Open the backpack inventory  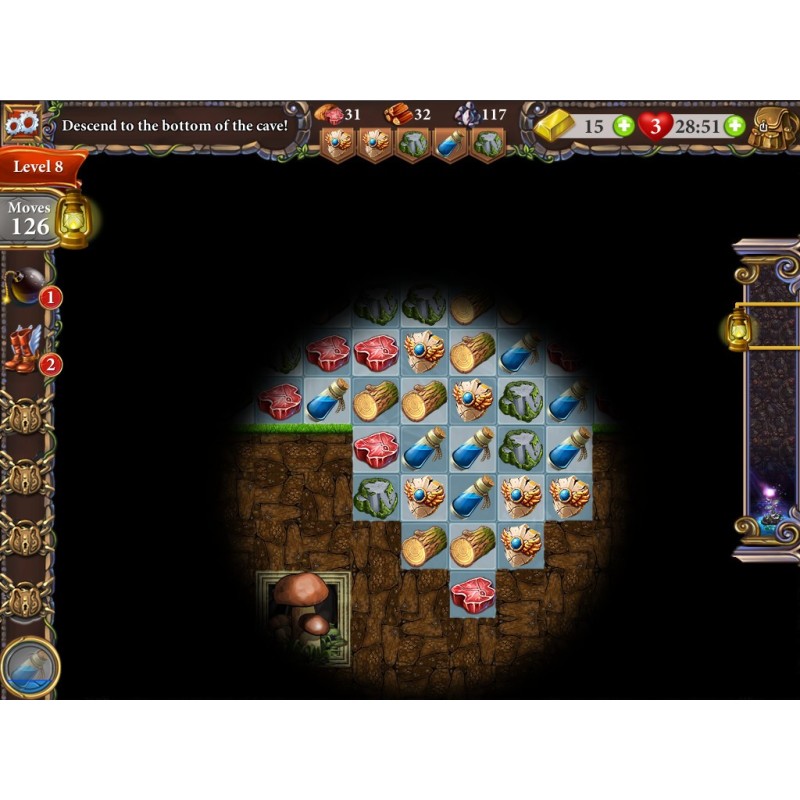[x=772, y=127]
